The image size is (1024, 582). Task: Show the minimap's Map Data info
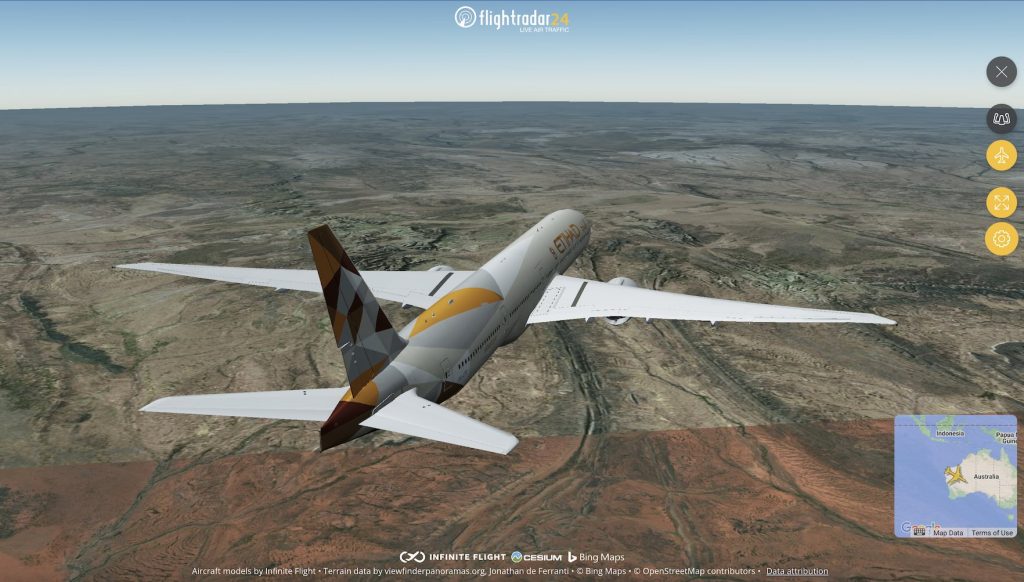[x=948, y=533]
